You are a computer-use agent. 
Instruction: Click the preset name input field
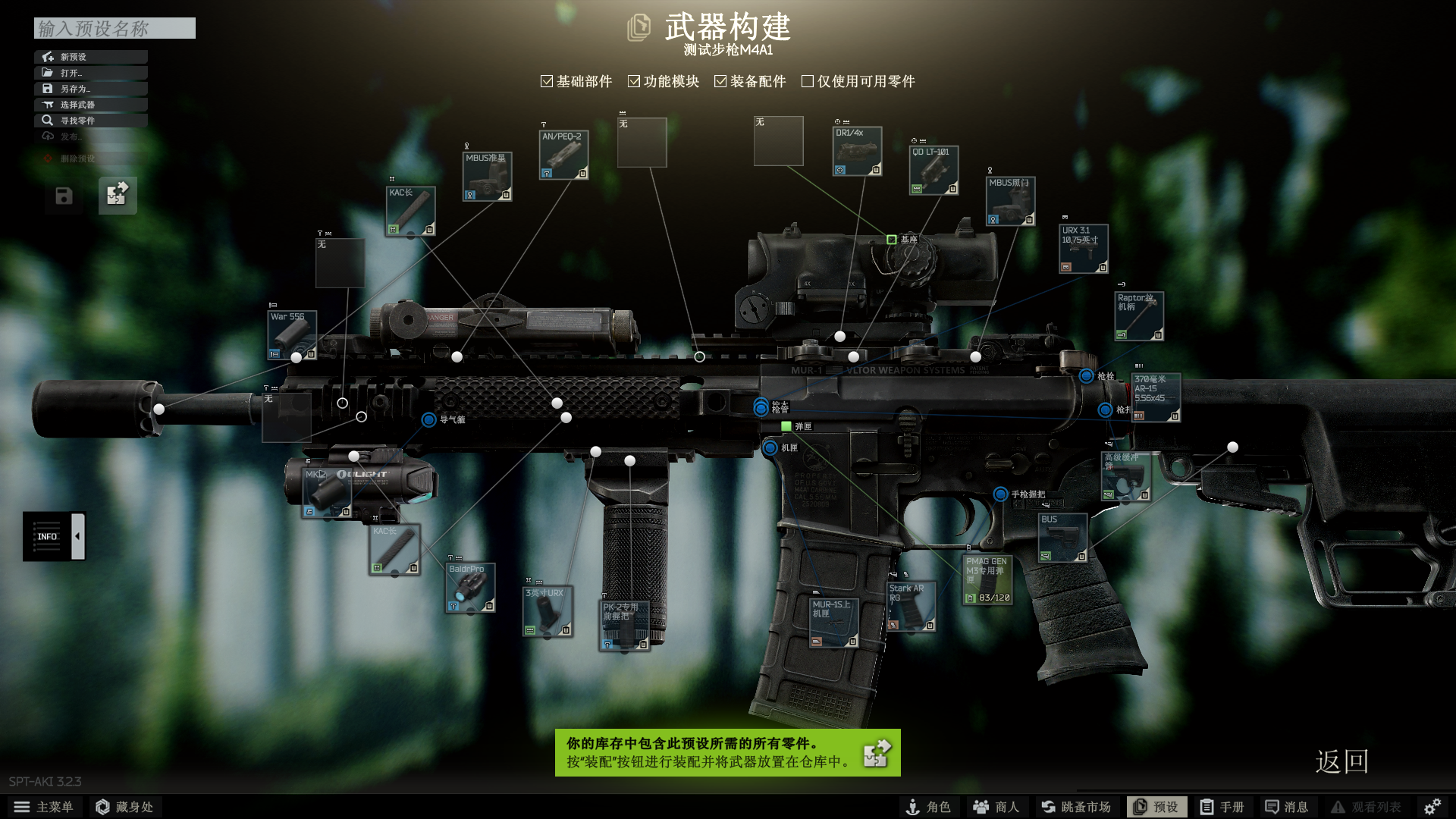point(115,28)
